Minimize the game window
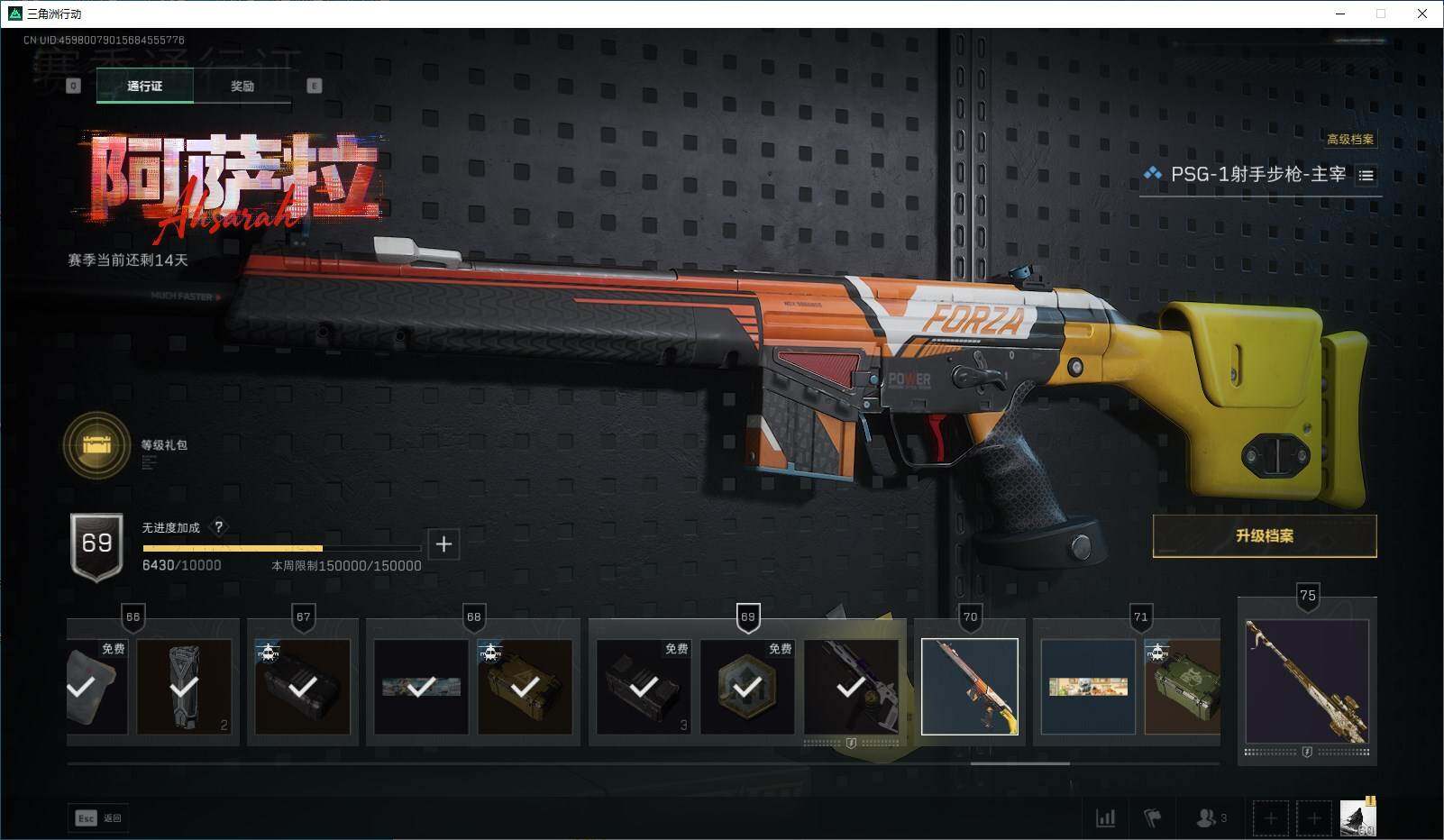 pyautogui.click(x=1339, y=14)
